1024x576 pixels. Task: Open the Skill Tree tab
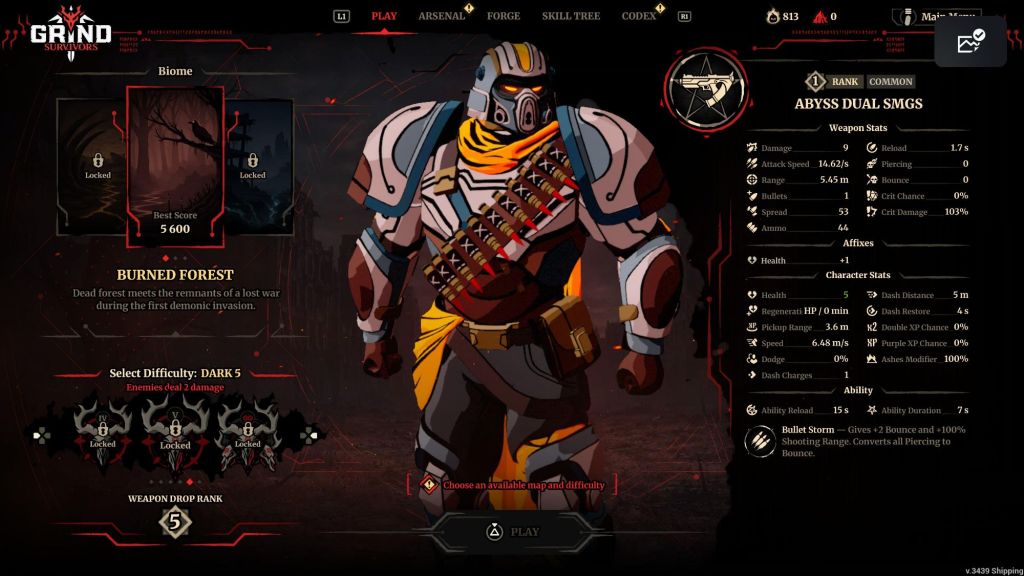[571, 16]
